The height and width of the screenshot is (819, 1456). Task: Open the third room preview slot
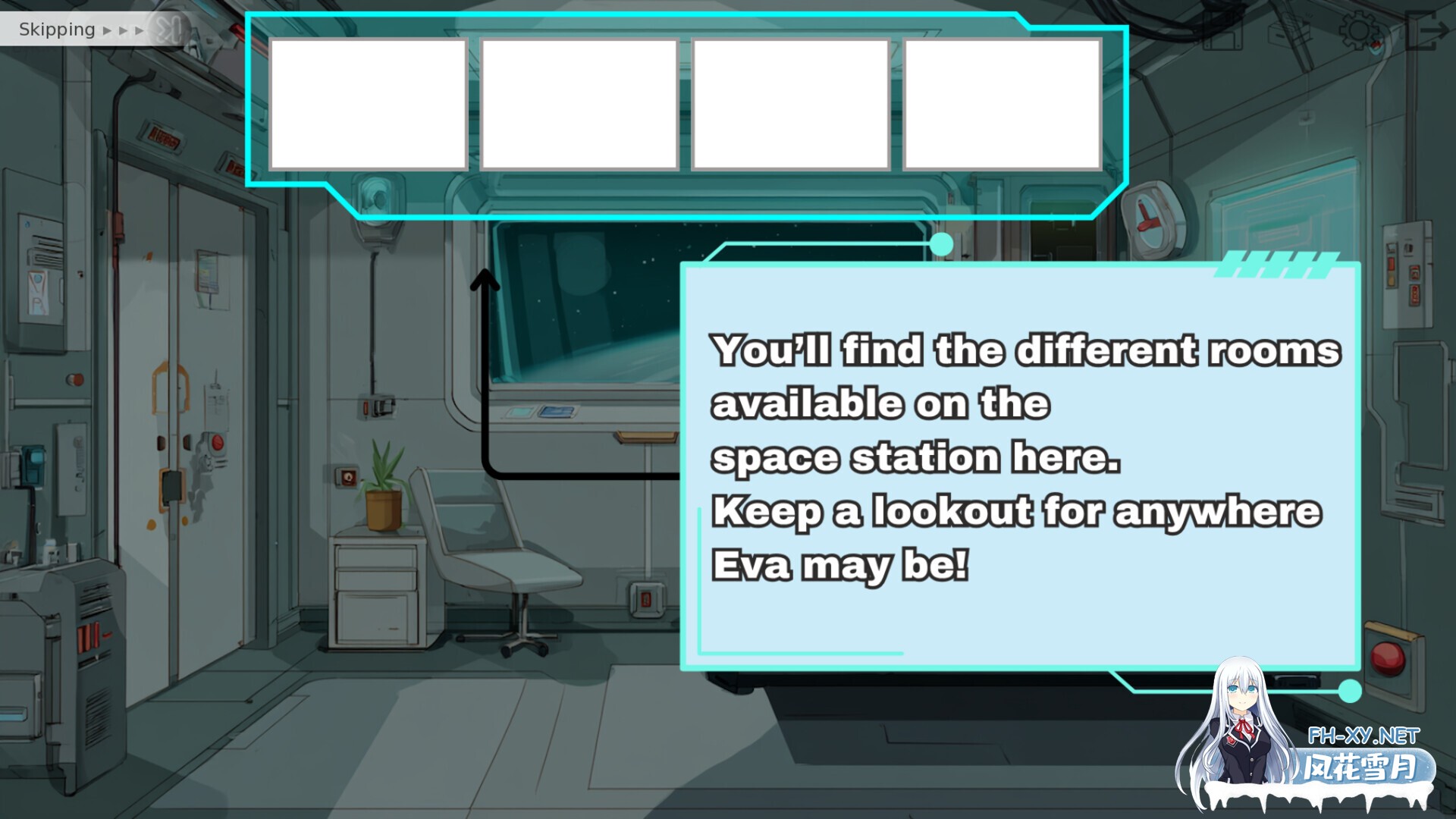coord(791,102)
